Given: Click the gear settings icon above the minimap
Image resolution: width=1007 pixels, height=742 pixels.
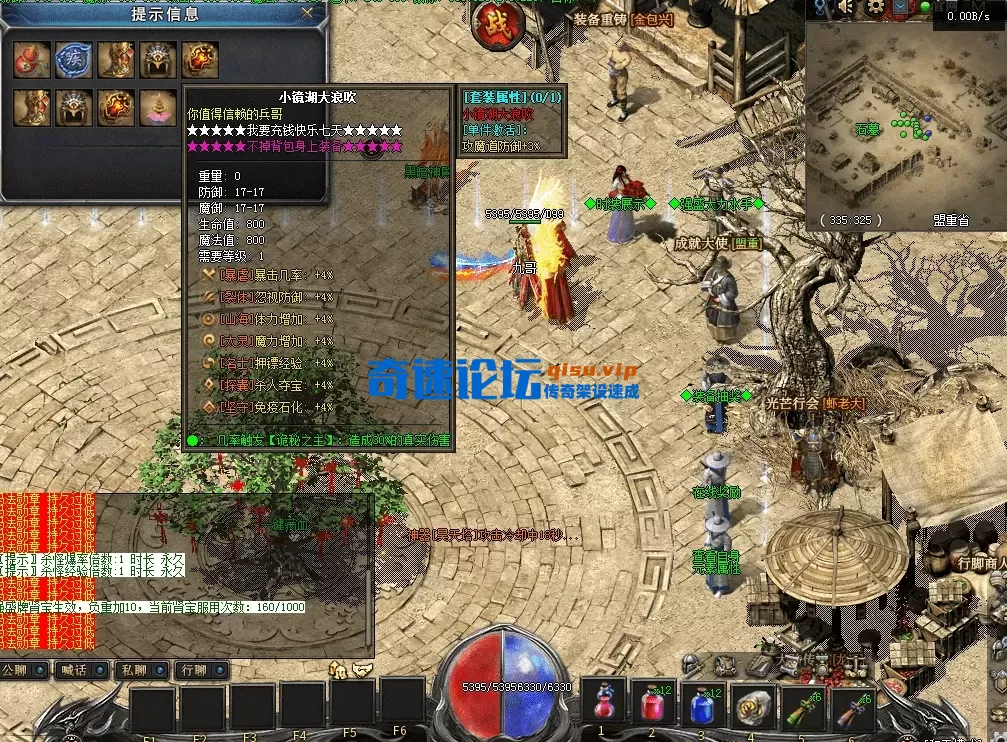Looking at the screenshot, I should [877, 8].
